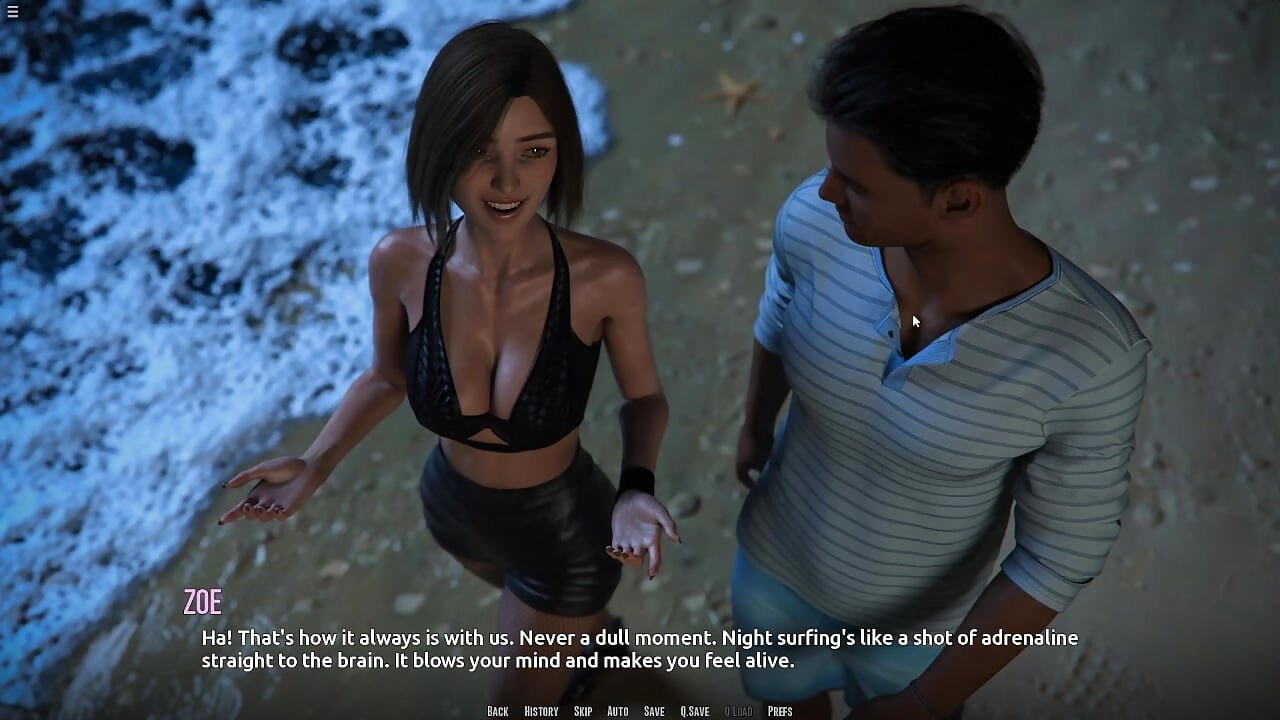The image size is (1280, 720).
Task: Click the grayed-out Q.Load option
Action: (737, 711)
